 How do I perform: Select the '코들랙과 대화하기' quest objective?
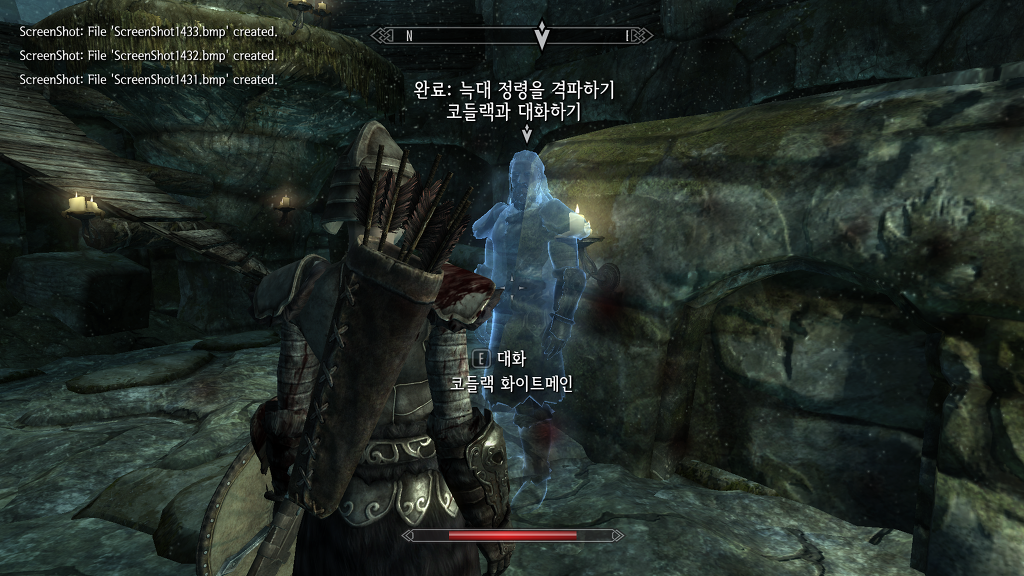514,113
